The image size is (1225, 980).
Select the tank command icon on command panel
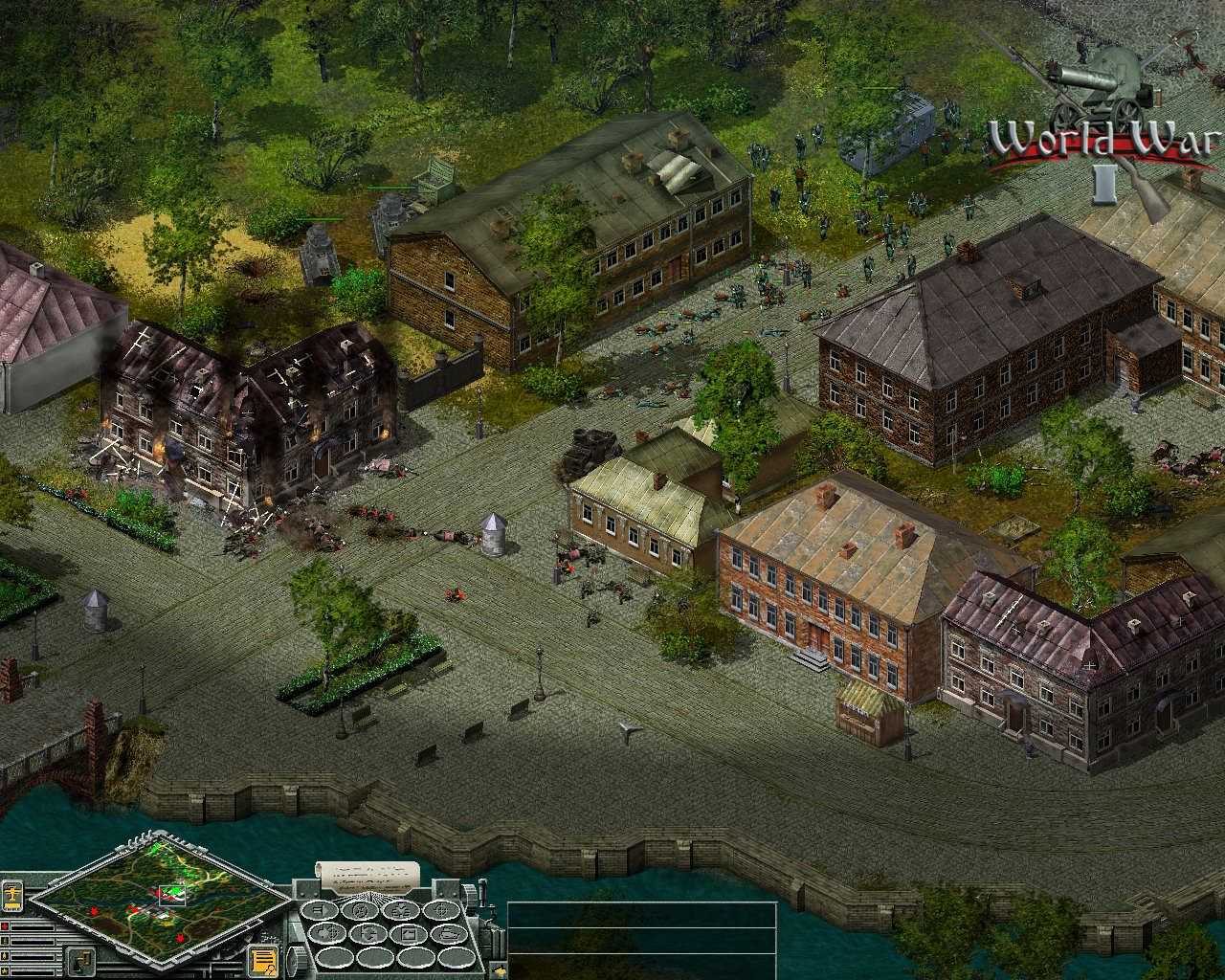coord(449,934)
